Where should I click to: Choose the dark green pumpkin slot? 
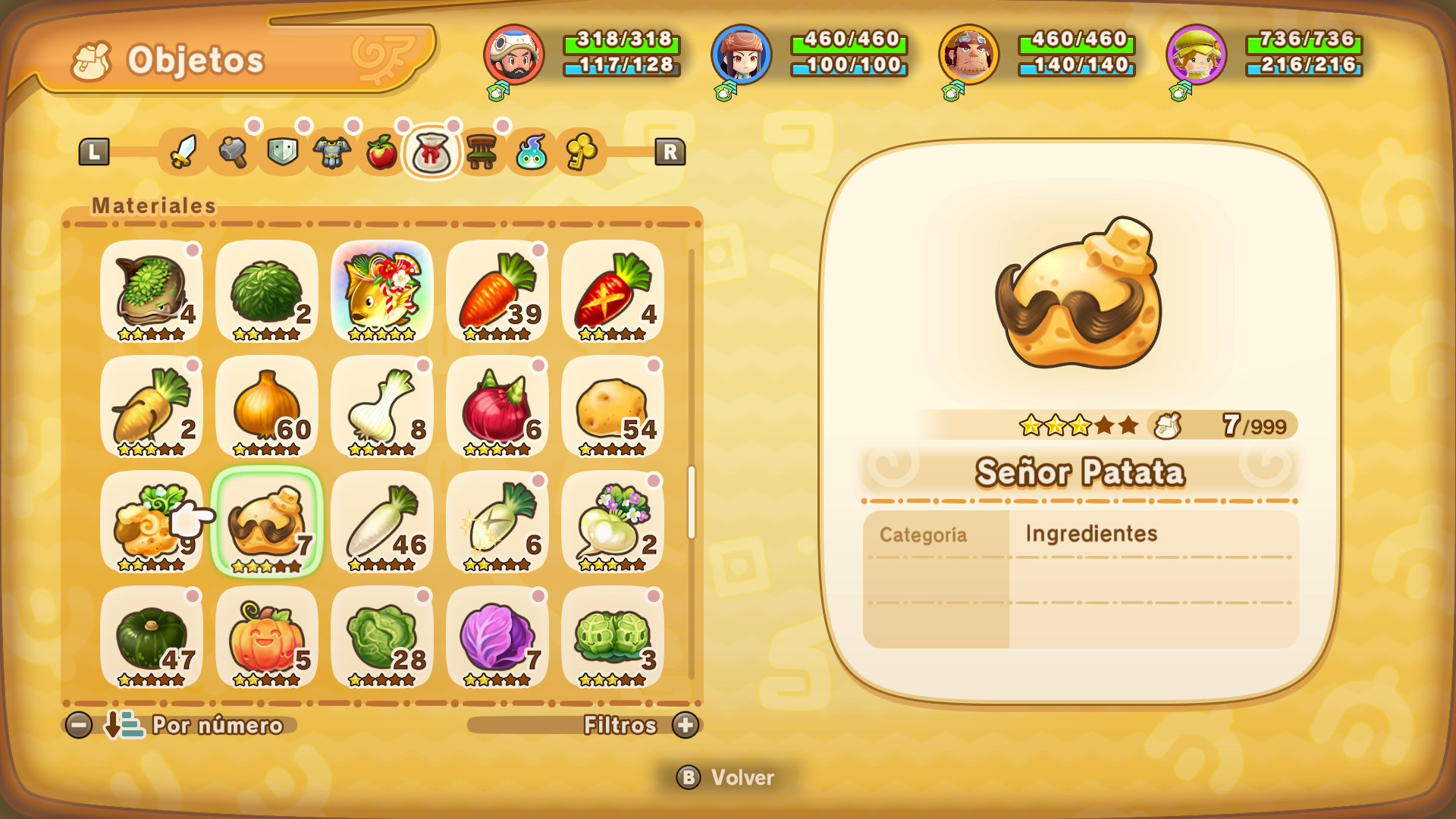[x=152, y=638]
